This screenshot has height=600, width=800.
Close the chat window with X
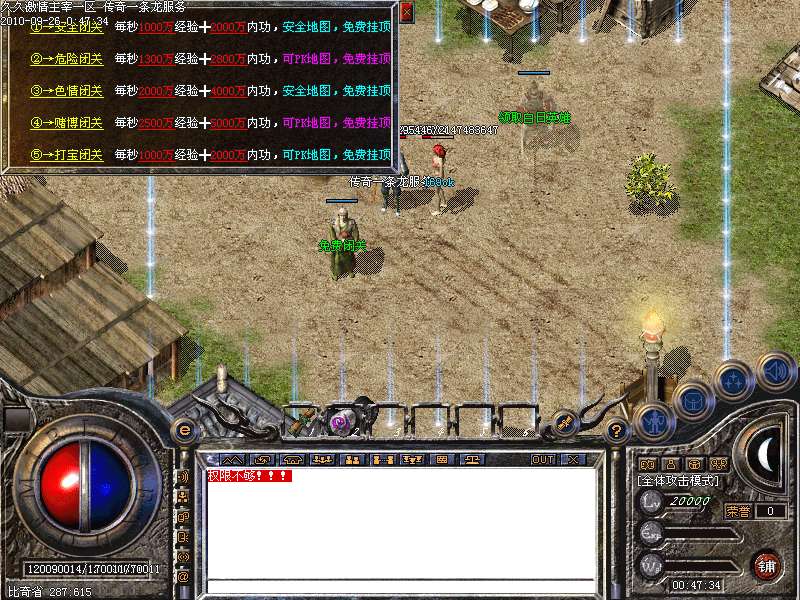573,459
